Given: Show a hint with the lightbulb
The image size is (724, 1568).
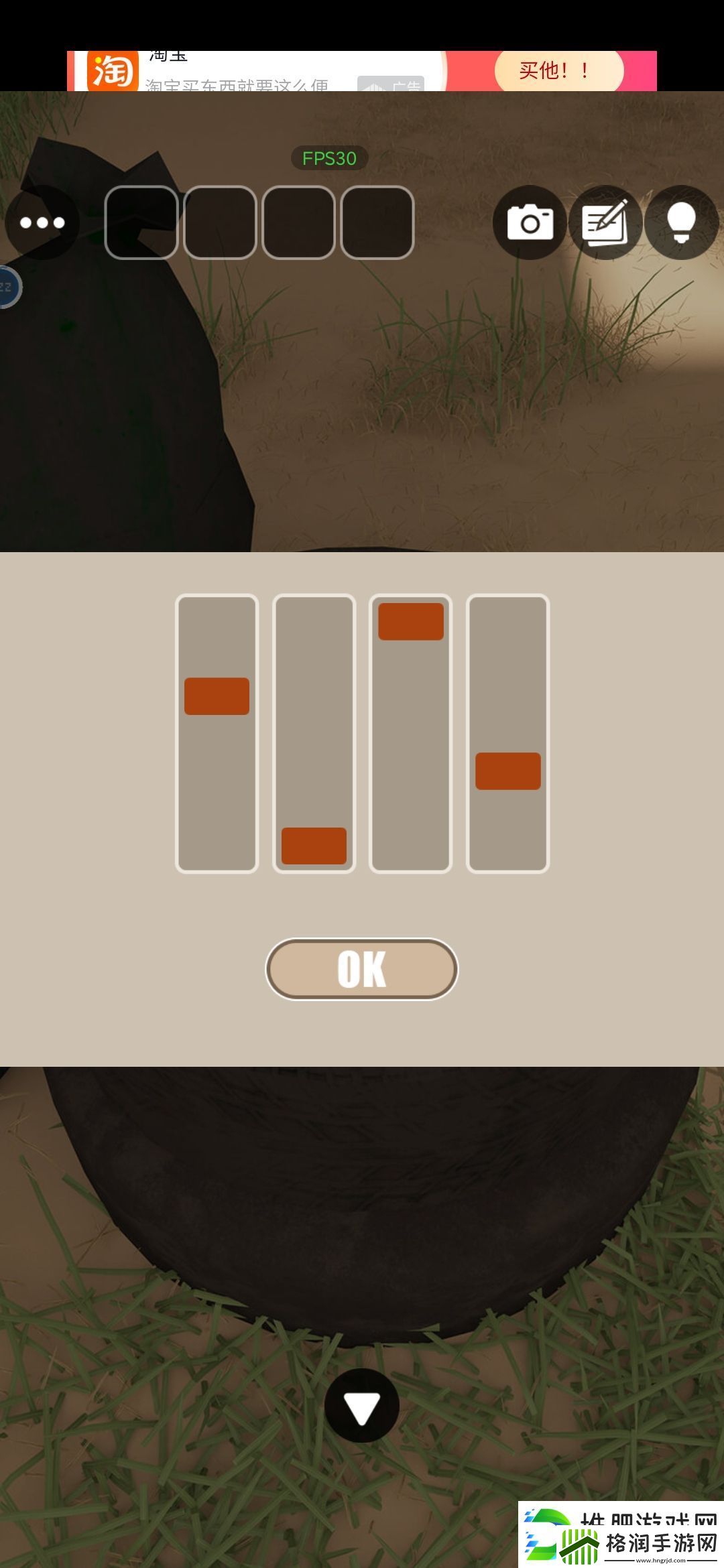Looking at the screenshot, I should 681,222.
